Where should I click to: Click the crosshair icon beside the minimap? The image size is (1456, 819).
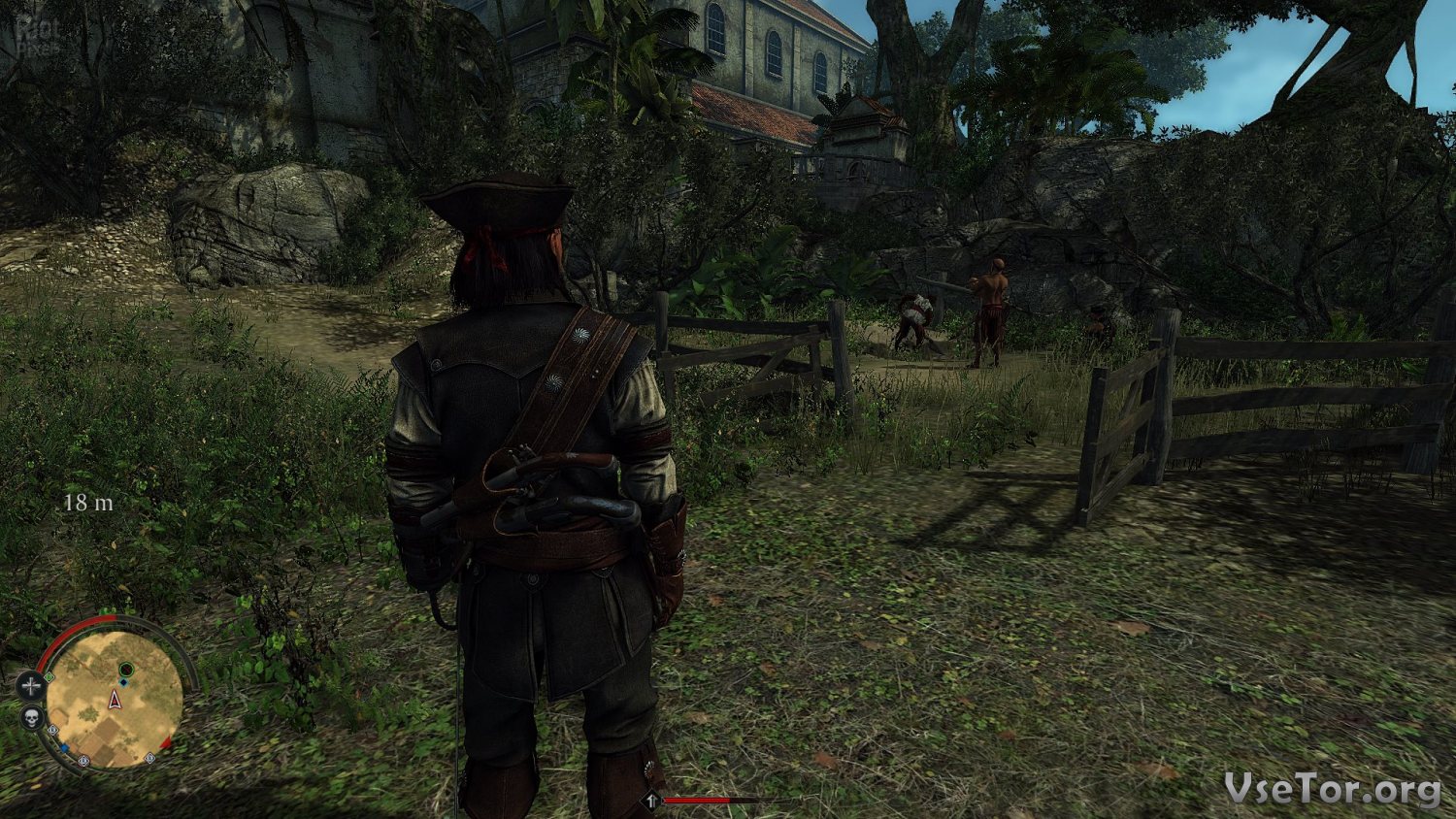pyautogui.click(x=31, y=686)
